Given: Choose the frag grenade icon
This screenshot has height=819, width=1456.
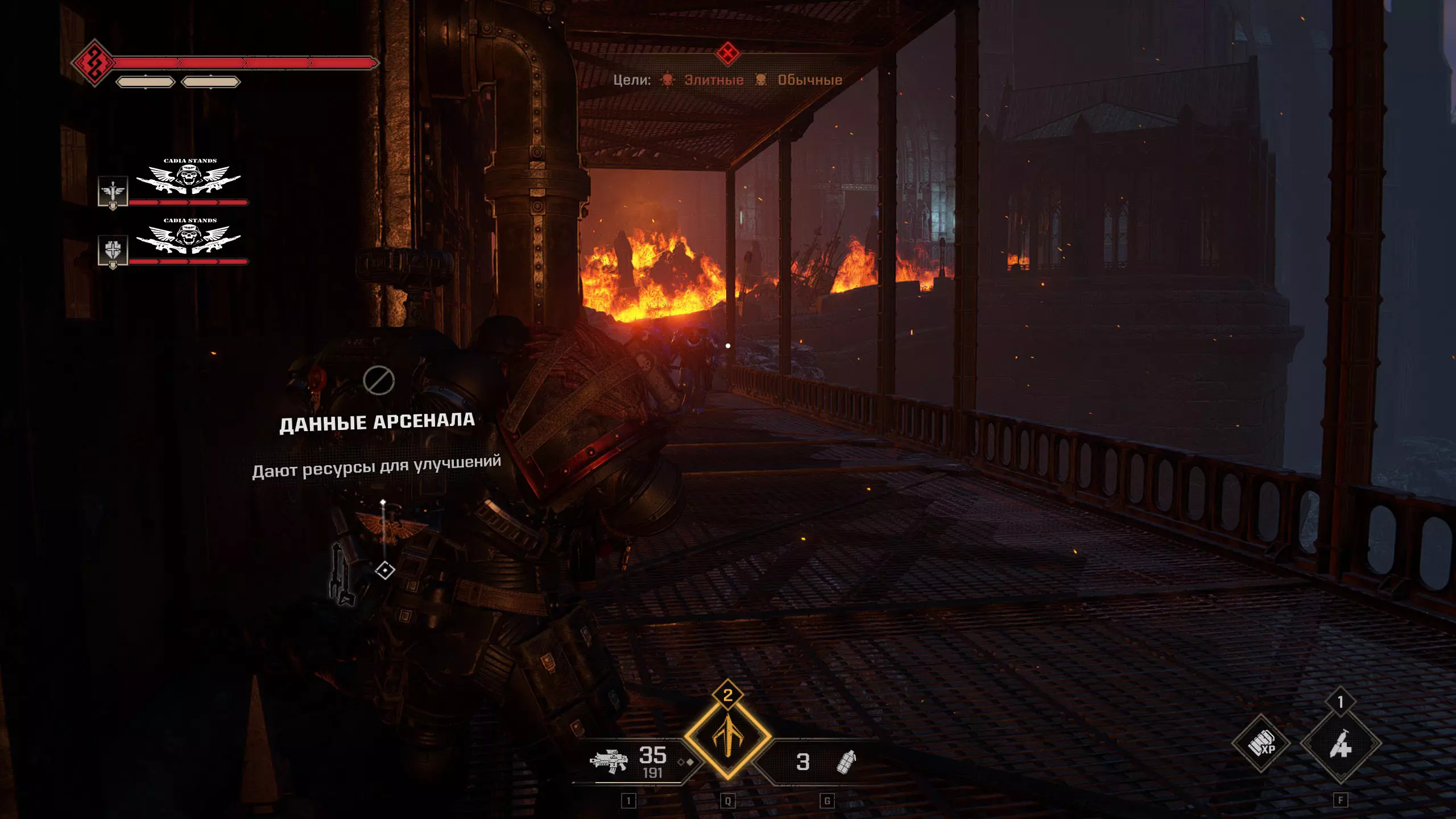Looking at the screenshot, I should click(846, 762).
